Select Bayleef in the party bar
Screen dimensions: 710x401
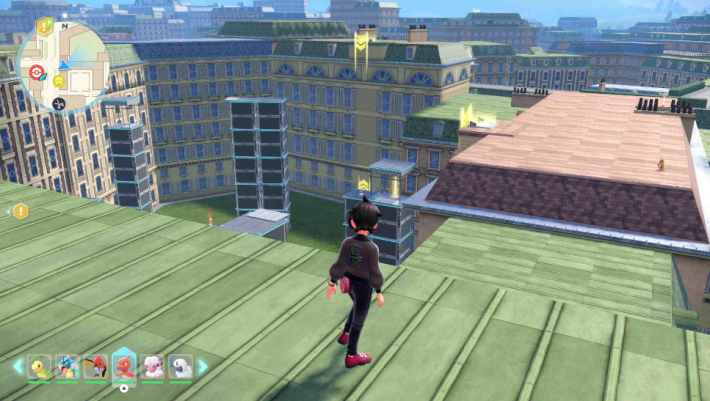click(40, 367)
